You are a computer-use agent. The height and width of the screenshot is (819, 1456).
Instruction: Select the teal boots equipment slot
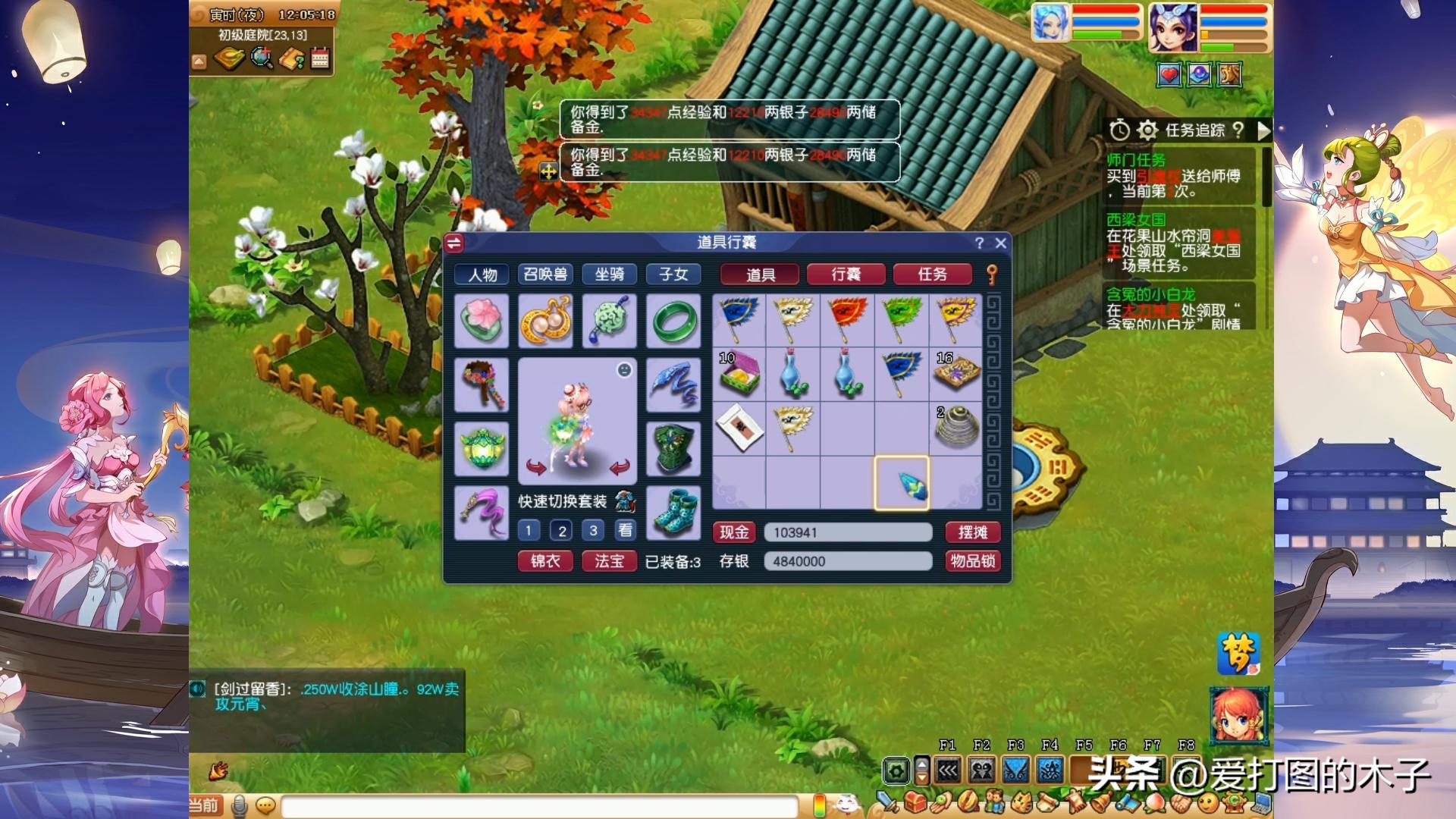[673, 513]
